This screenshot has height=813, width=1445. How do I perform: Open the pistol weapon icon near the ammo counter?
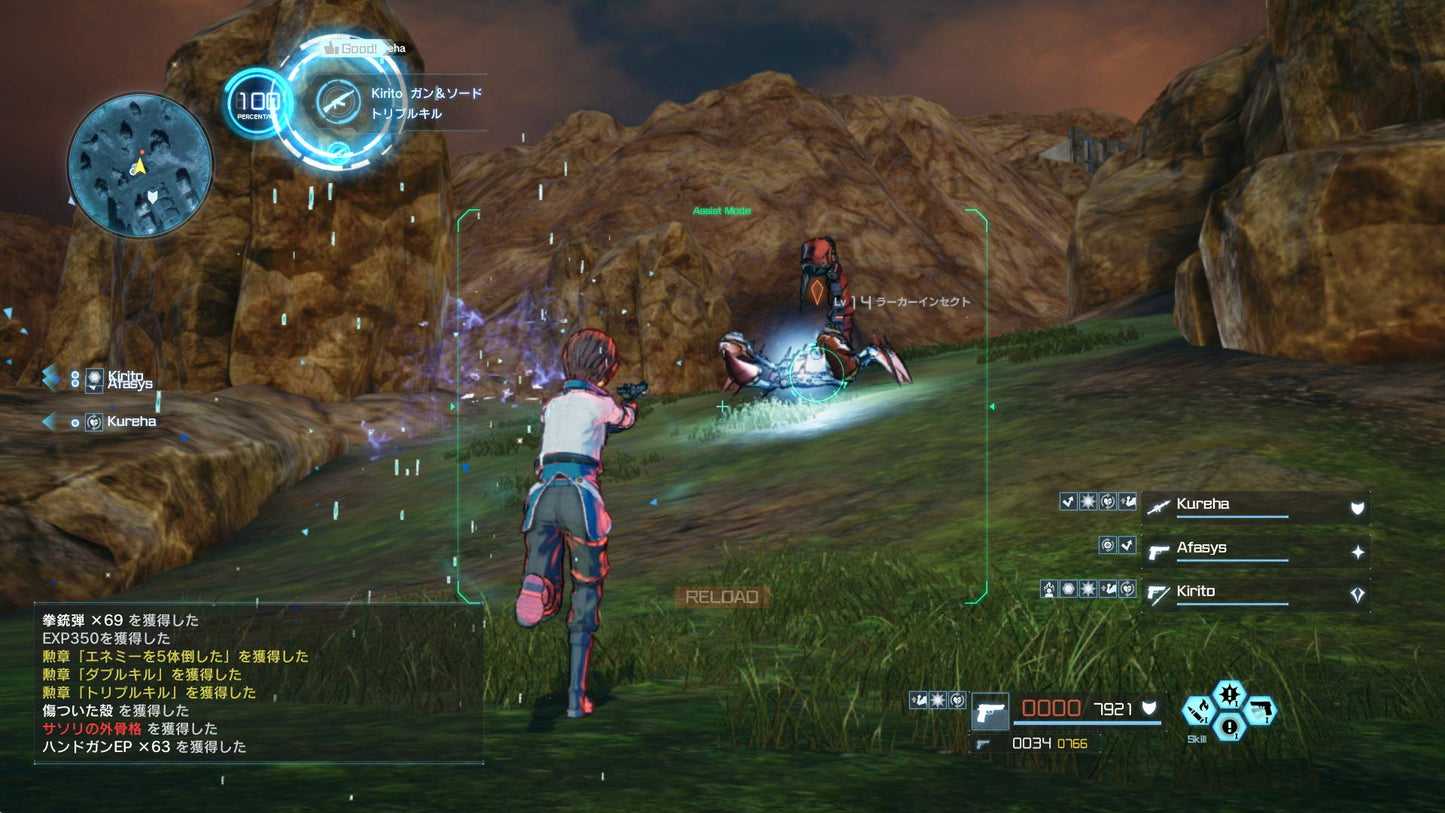990,712
